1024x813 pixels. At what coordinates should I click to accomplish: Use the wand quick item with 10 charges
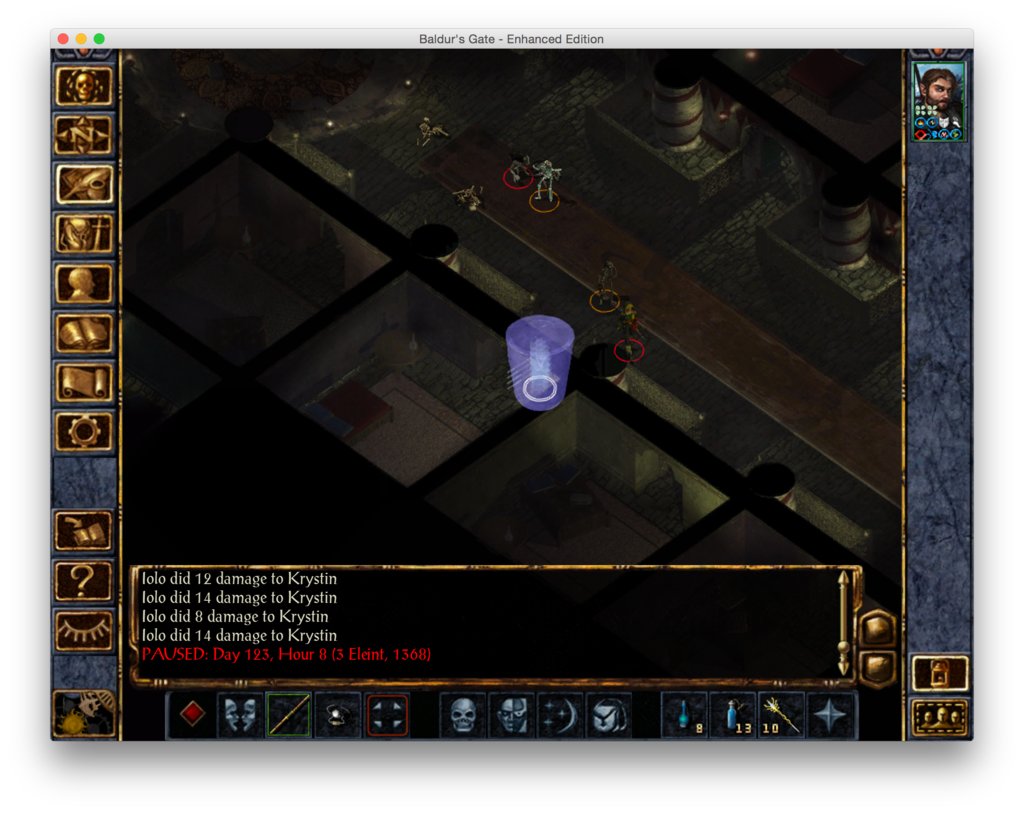pos(782,715)
